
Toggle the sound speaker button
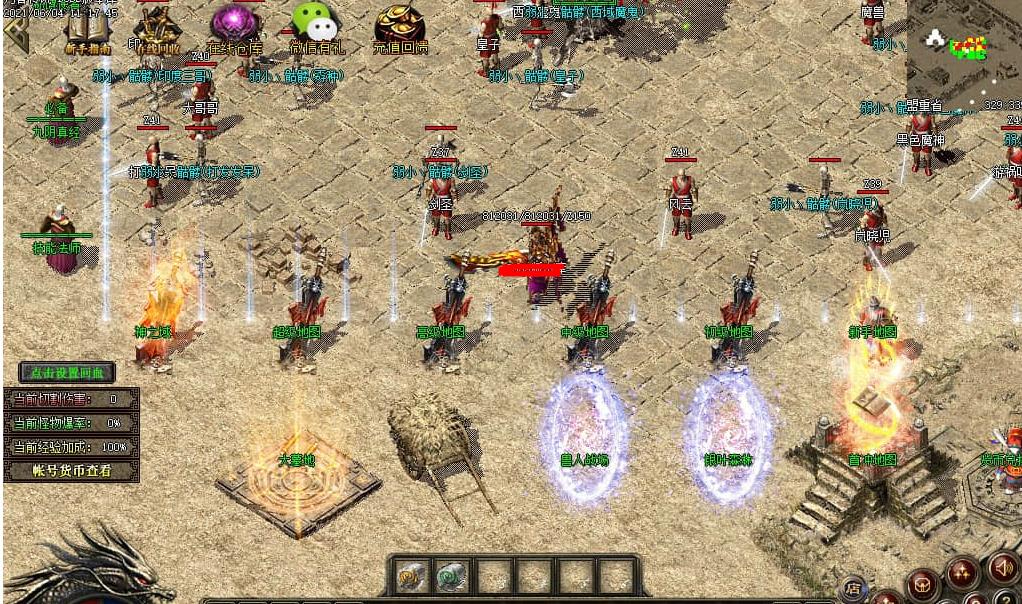tap(1002, 567)
